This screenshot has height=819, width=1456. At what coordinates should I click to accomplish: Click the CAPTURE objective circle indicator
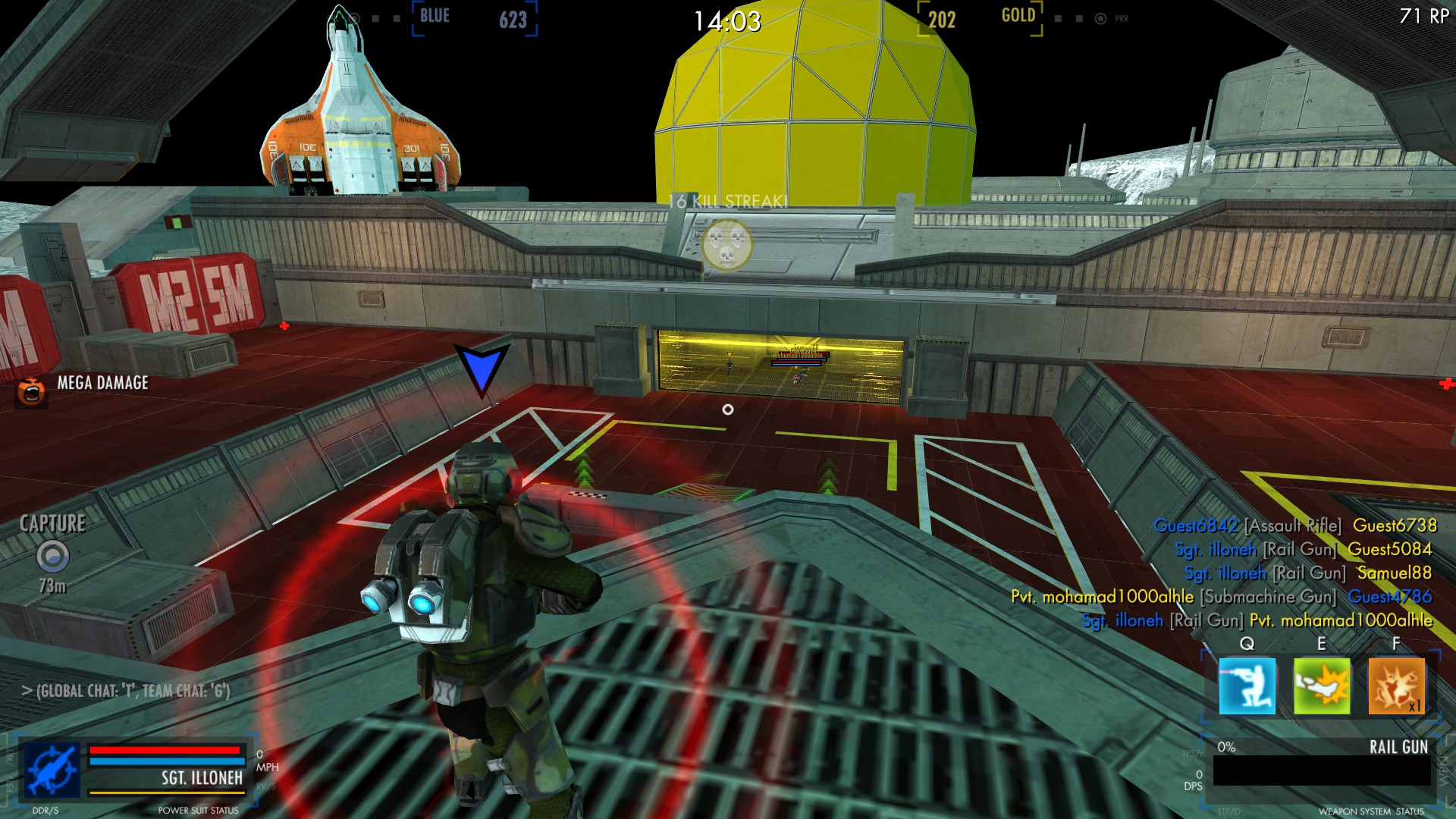(52, 557)
